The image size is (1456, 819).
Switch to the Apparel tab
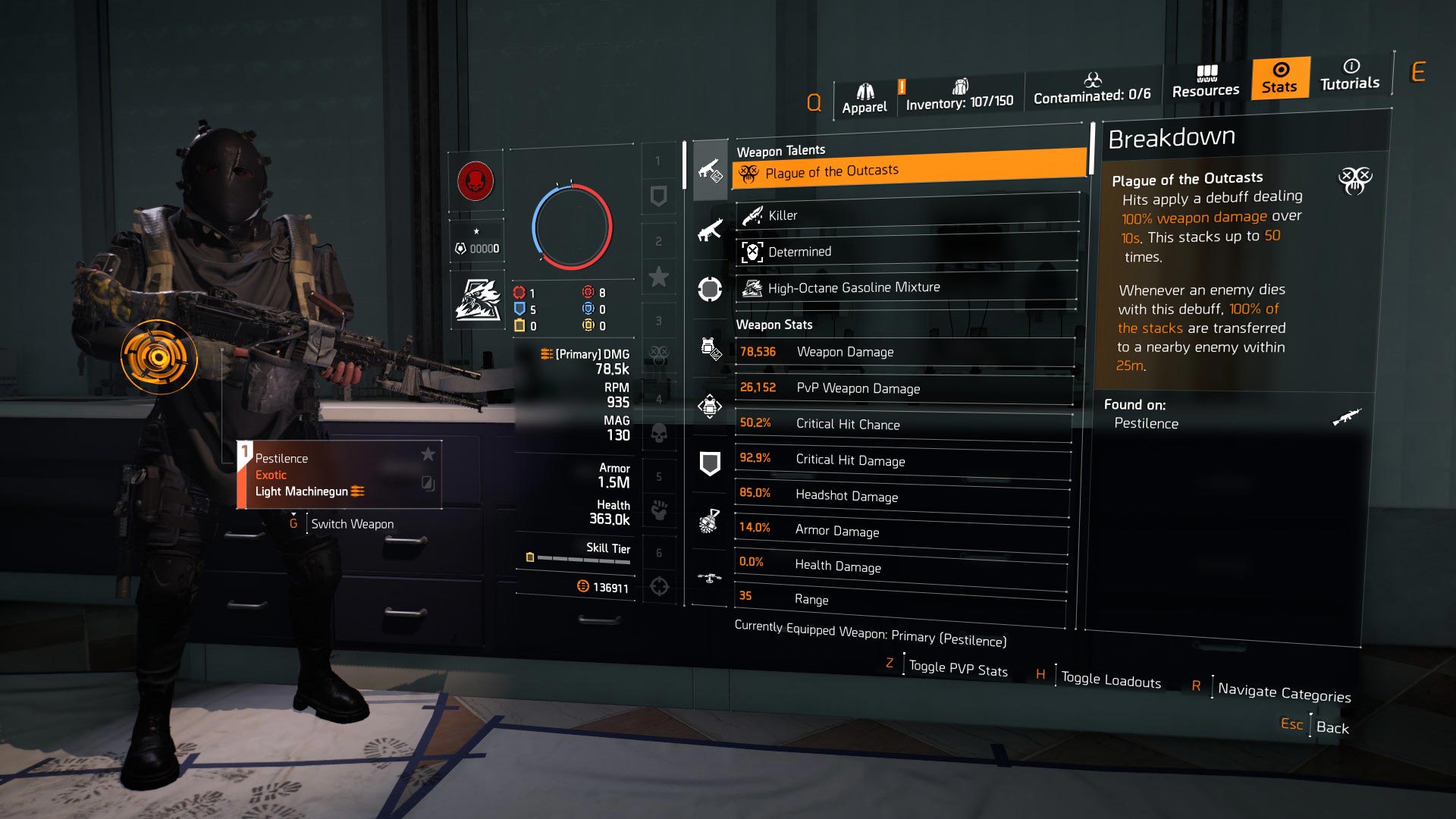pos(864,94)
